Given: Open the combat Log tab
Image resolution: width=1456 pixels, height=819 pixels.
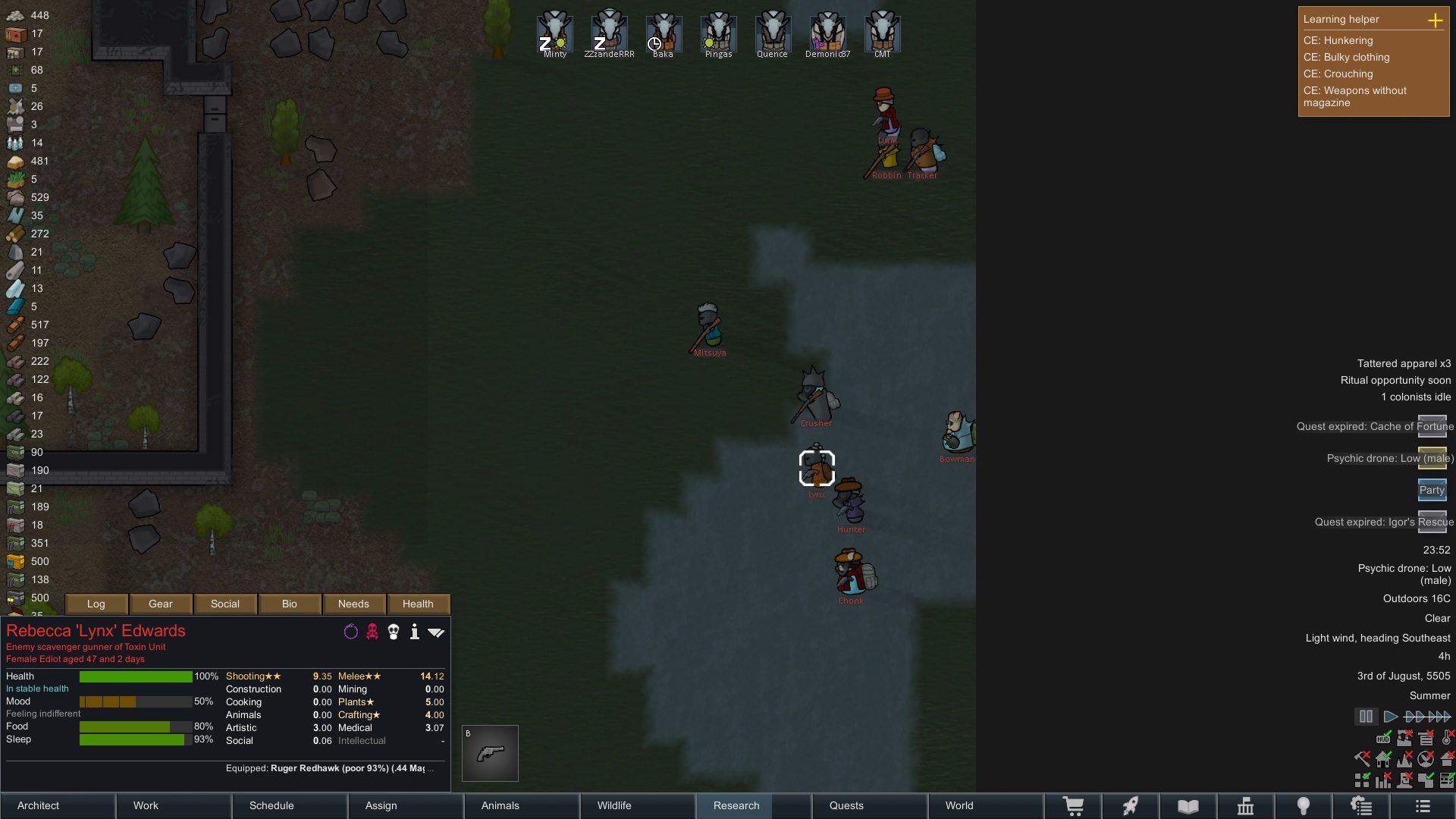Looking at the screenshot, I should pos(96,604).
